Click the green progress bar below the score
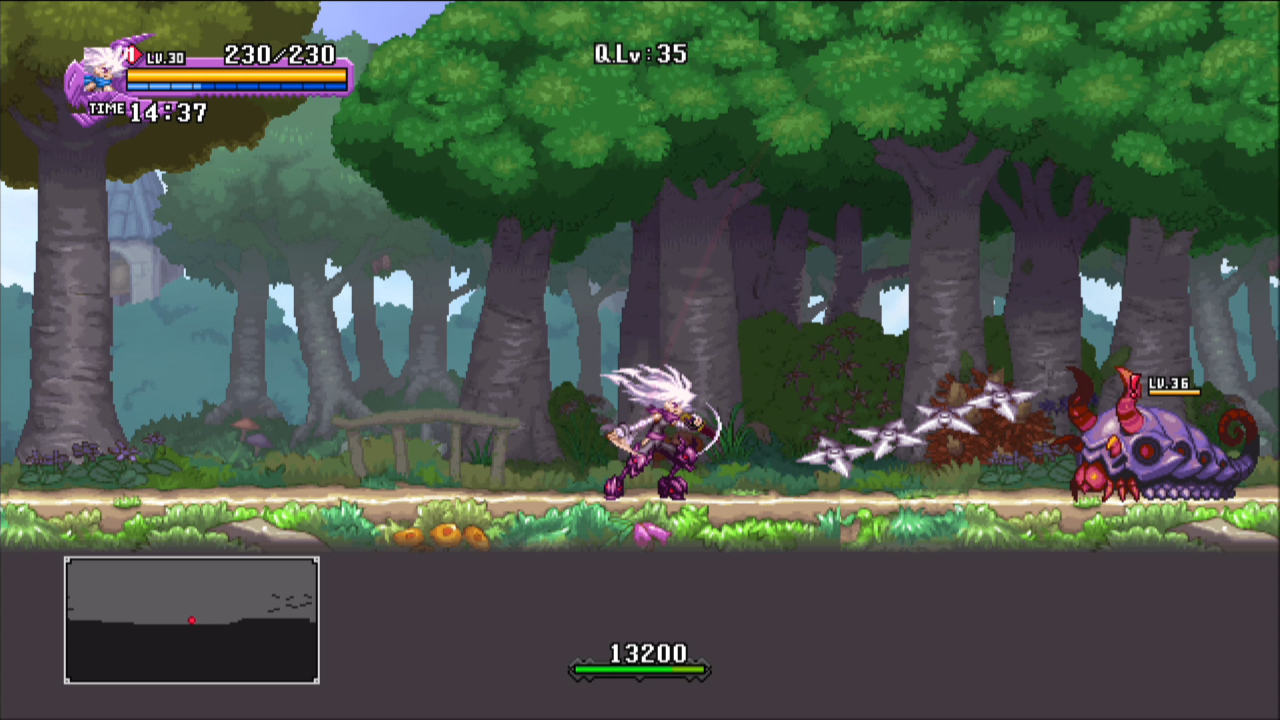 click(640, 671)
